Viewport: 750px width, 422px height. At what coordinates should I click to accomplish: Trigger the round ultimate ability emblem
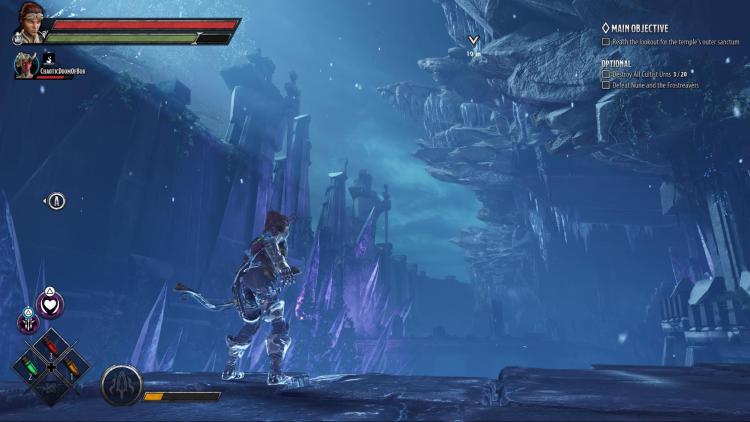121,385
